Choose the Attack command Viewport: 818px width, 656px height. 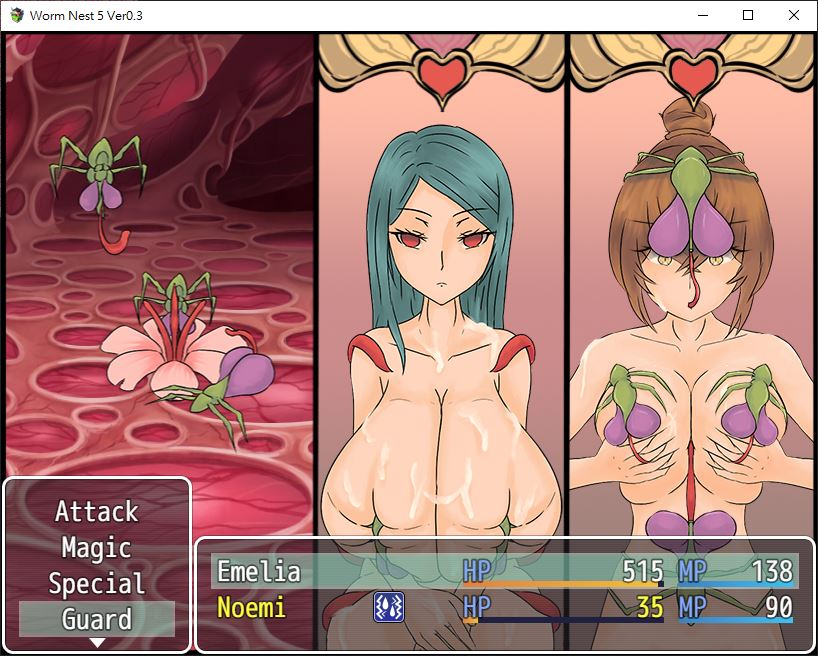96,512
